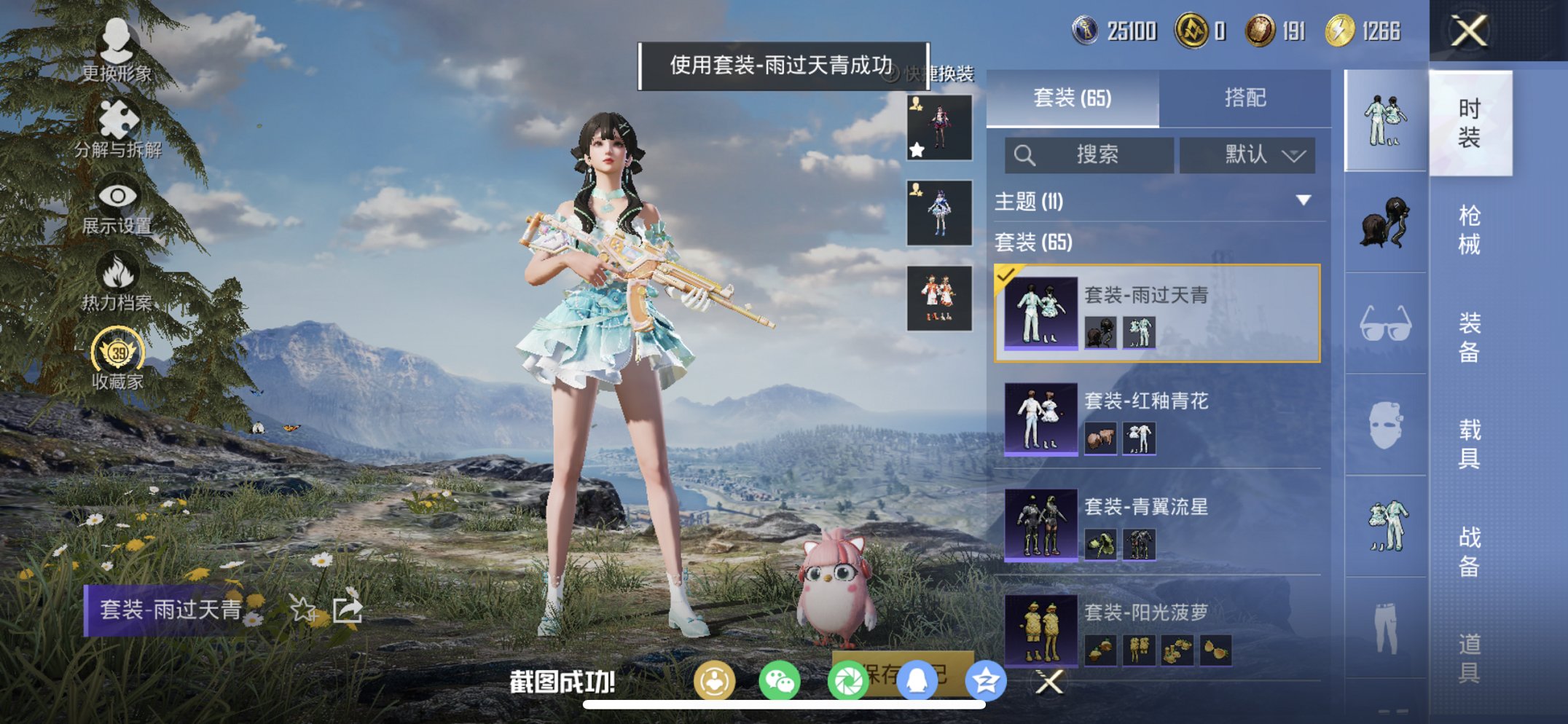Share via the QQ penguin icon
The height and width of the screenshot is (724, 1568).
[917, 680]
